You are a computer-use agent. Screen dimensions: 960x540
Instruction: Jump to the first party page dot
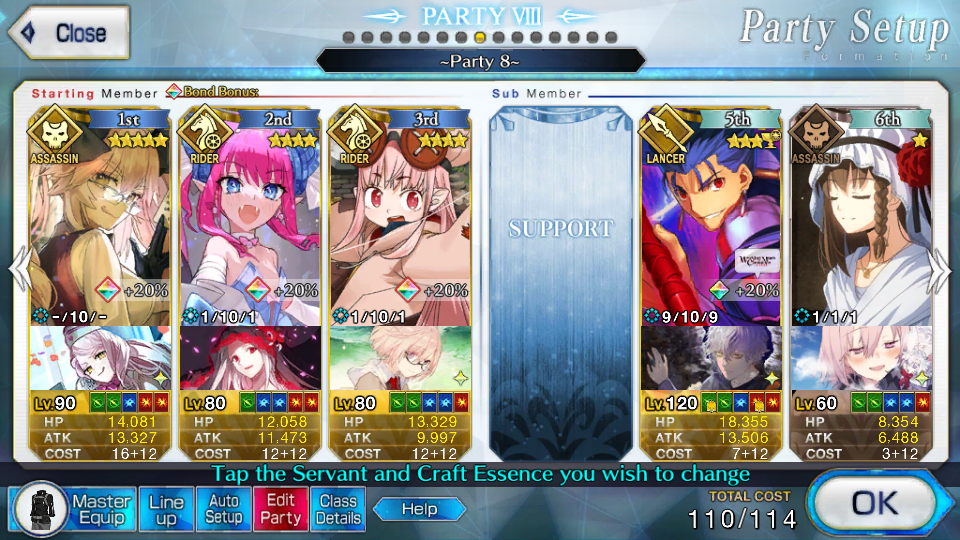[x=349, y=37]
